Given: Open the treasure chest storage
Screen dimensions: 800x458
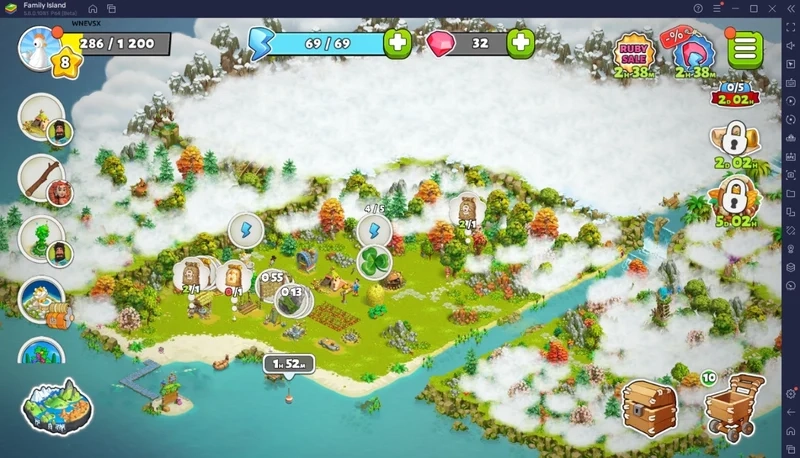Looking at the screenshot, I should 649,406.
